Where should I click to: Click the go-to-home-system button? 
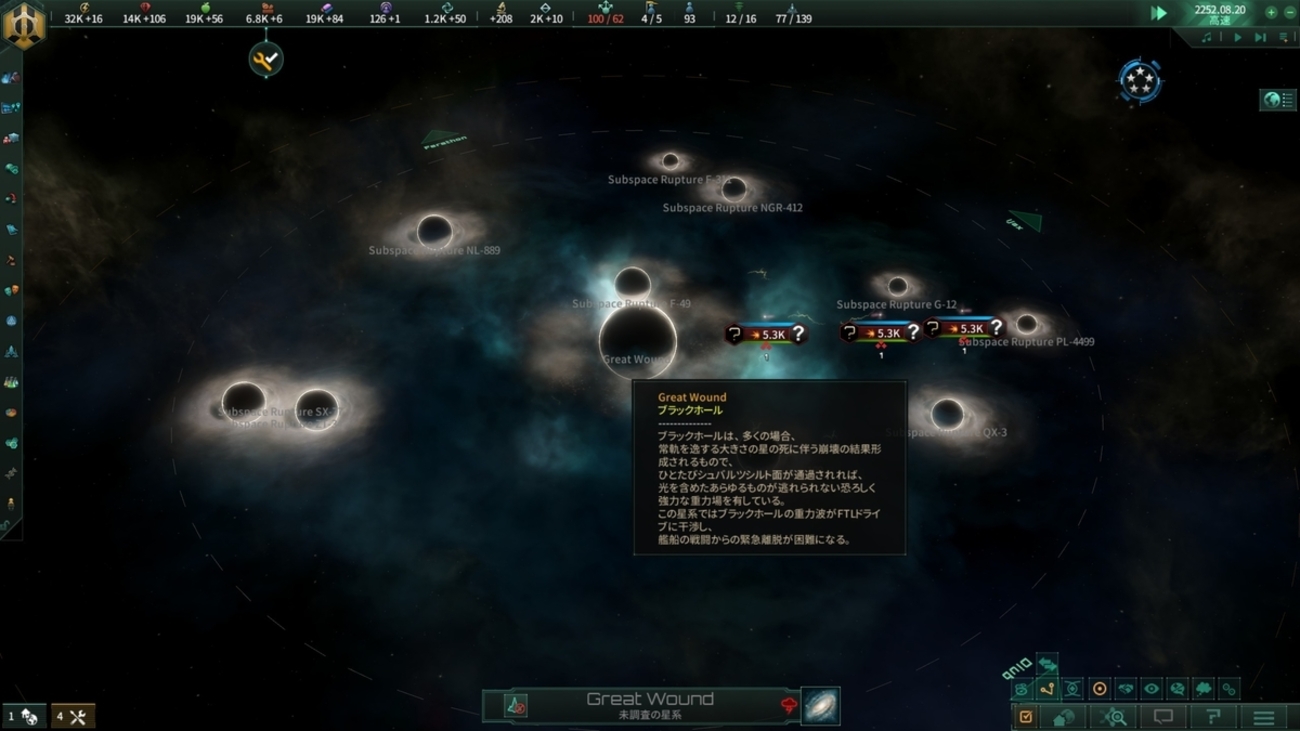click(1064, 717)
